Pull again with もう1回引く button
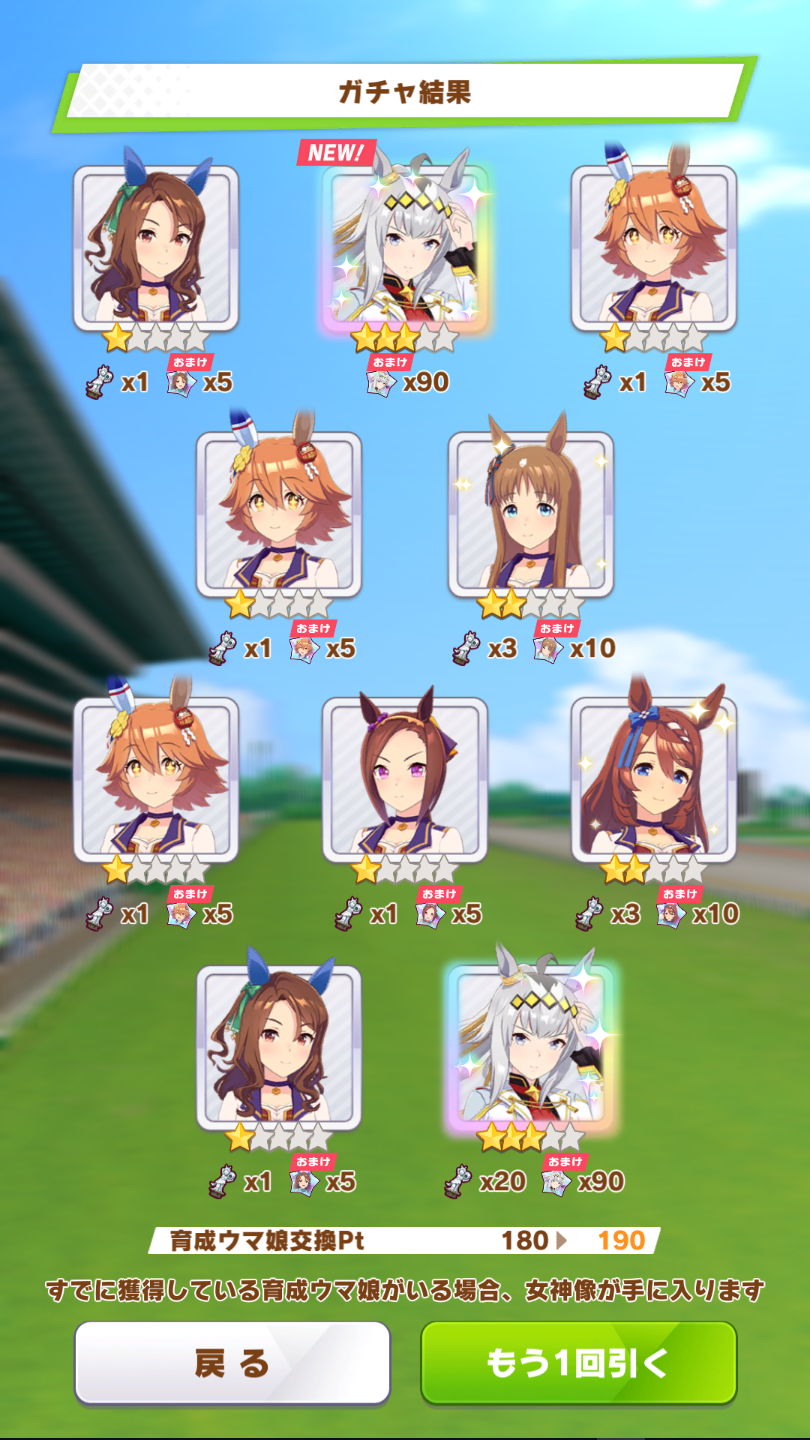Image resolution: width=810 pixels, height=1440 pixels. point(578,1362)
